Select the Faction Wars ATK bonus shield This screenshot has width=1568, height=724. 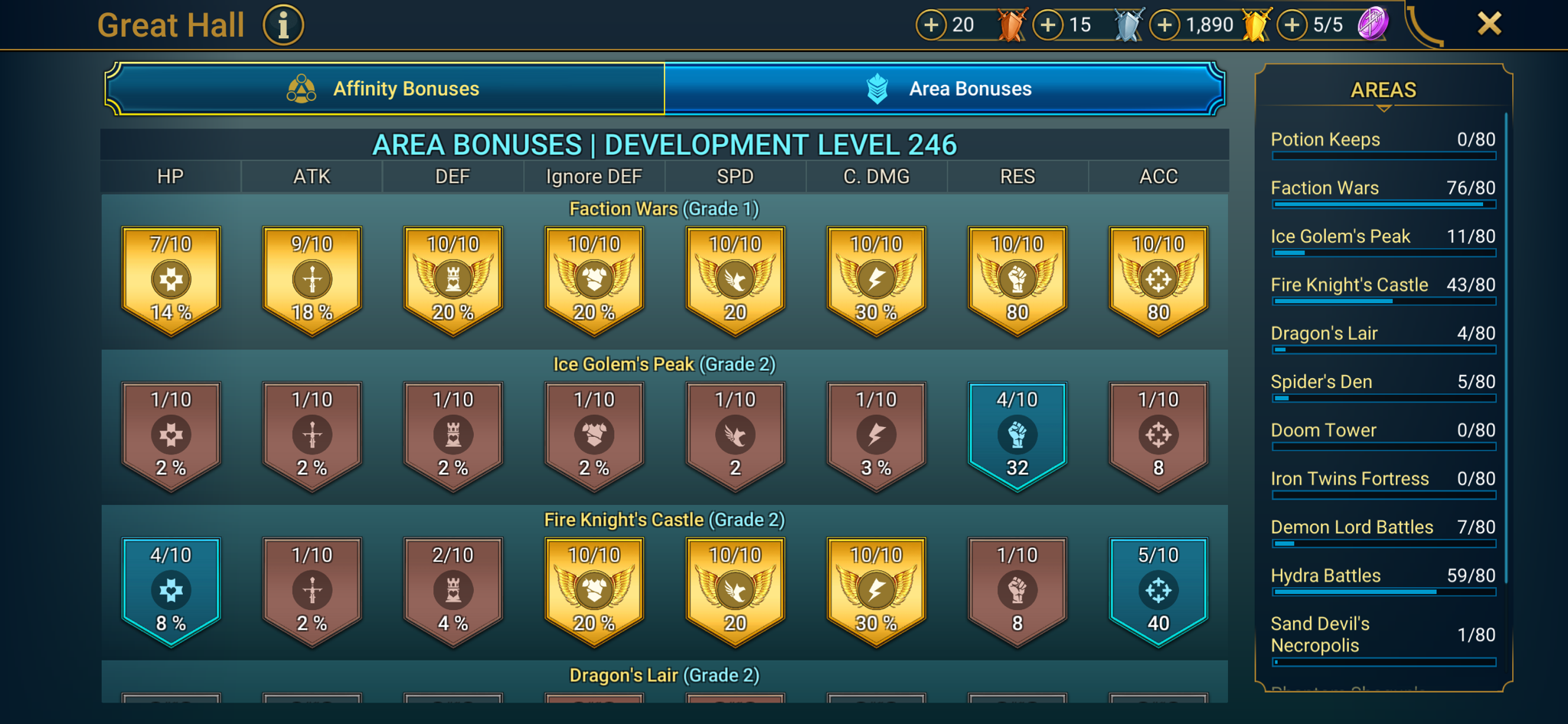coord(312,279)
